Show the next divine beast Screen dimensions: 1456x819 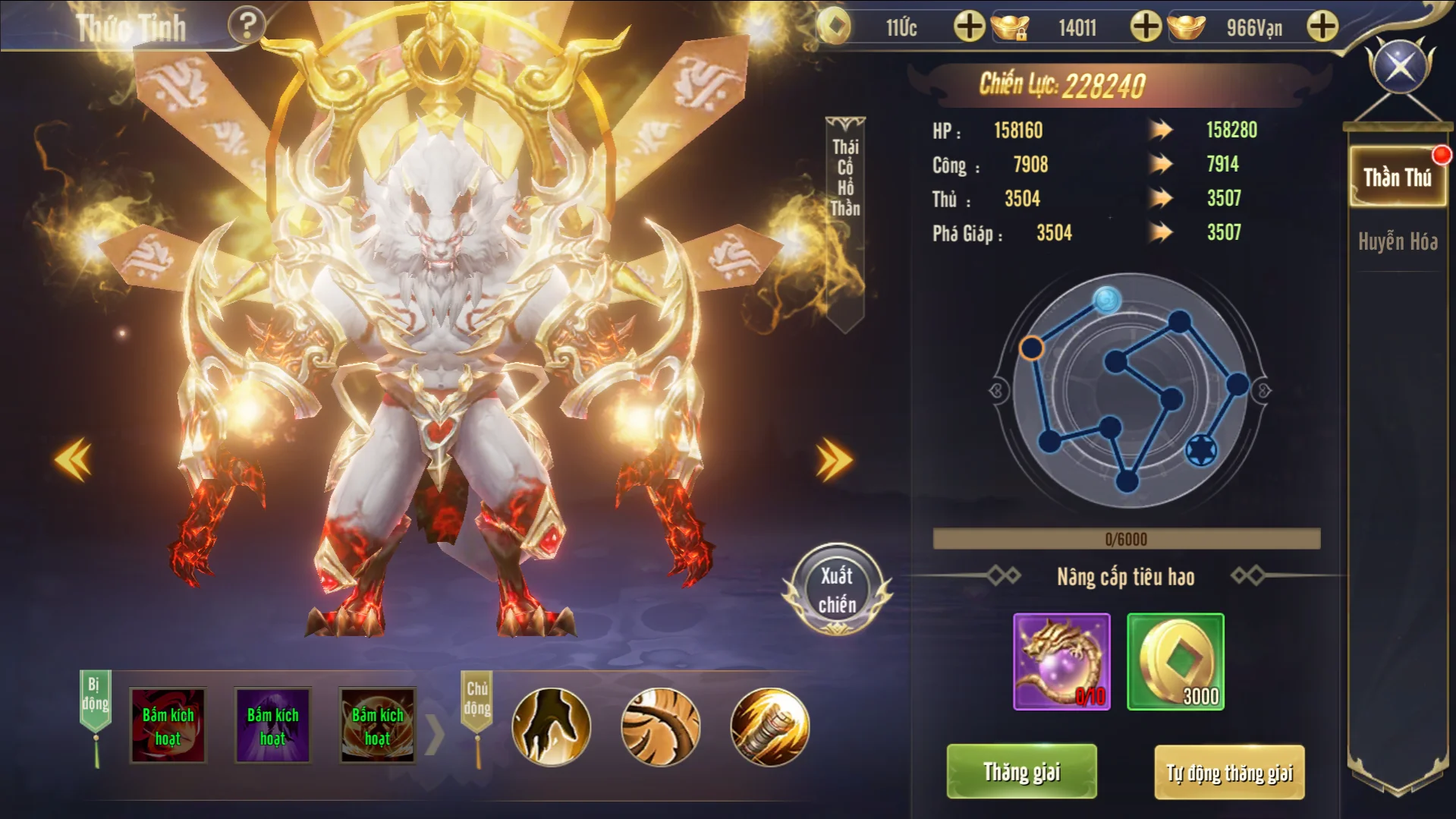click(x=834, y=460)
